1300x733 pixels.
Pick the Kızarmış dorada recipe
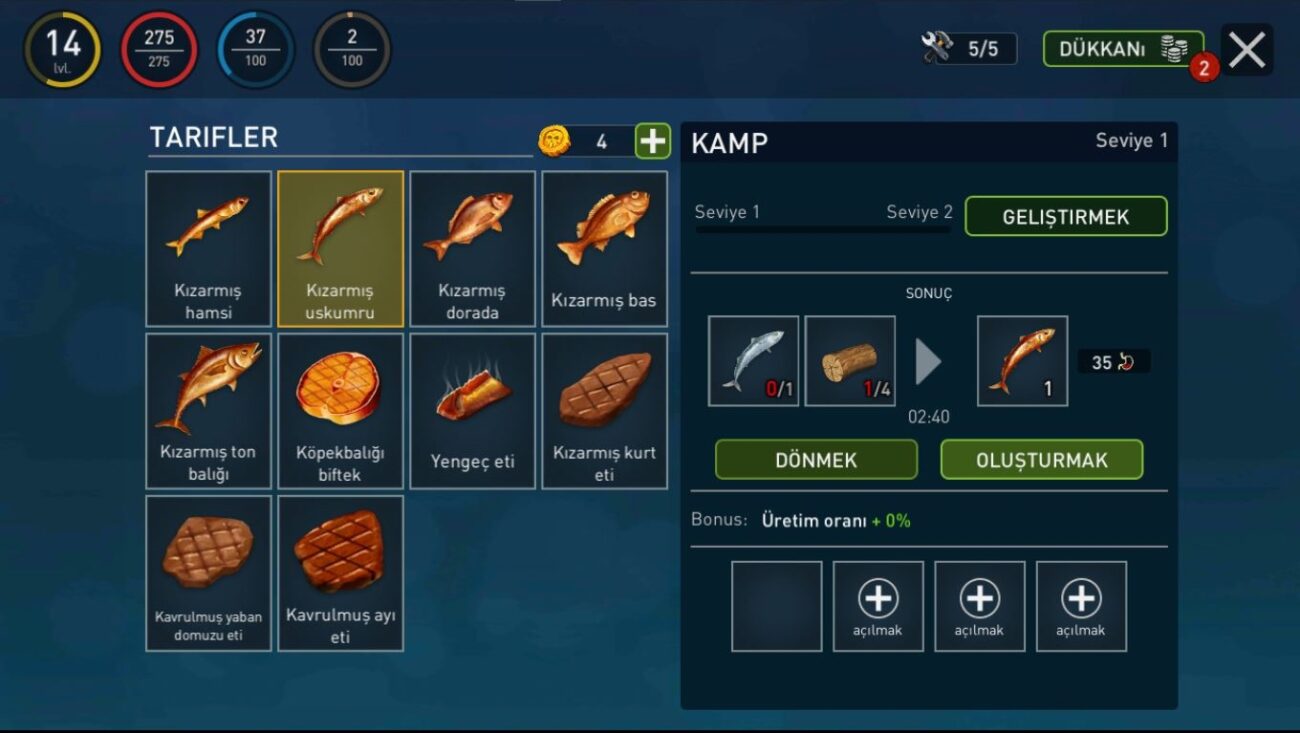pyautogui.click(x=472, y=249)
